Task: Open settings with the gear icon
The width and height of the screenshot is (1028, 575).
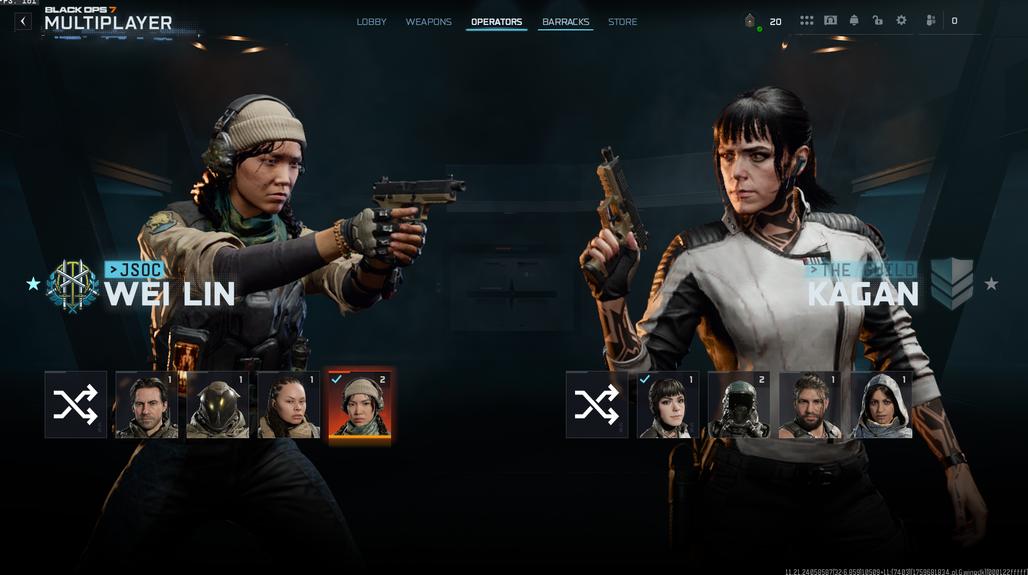Action: (901, 21)
